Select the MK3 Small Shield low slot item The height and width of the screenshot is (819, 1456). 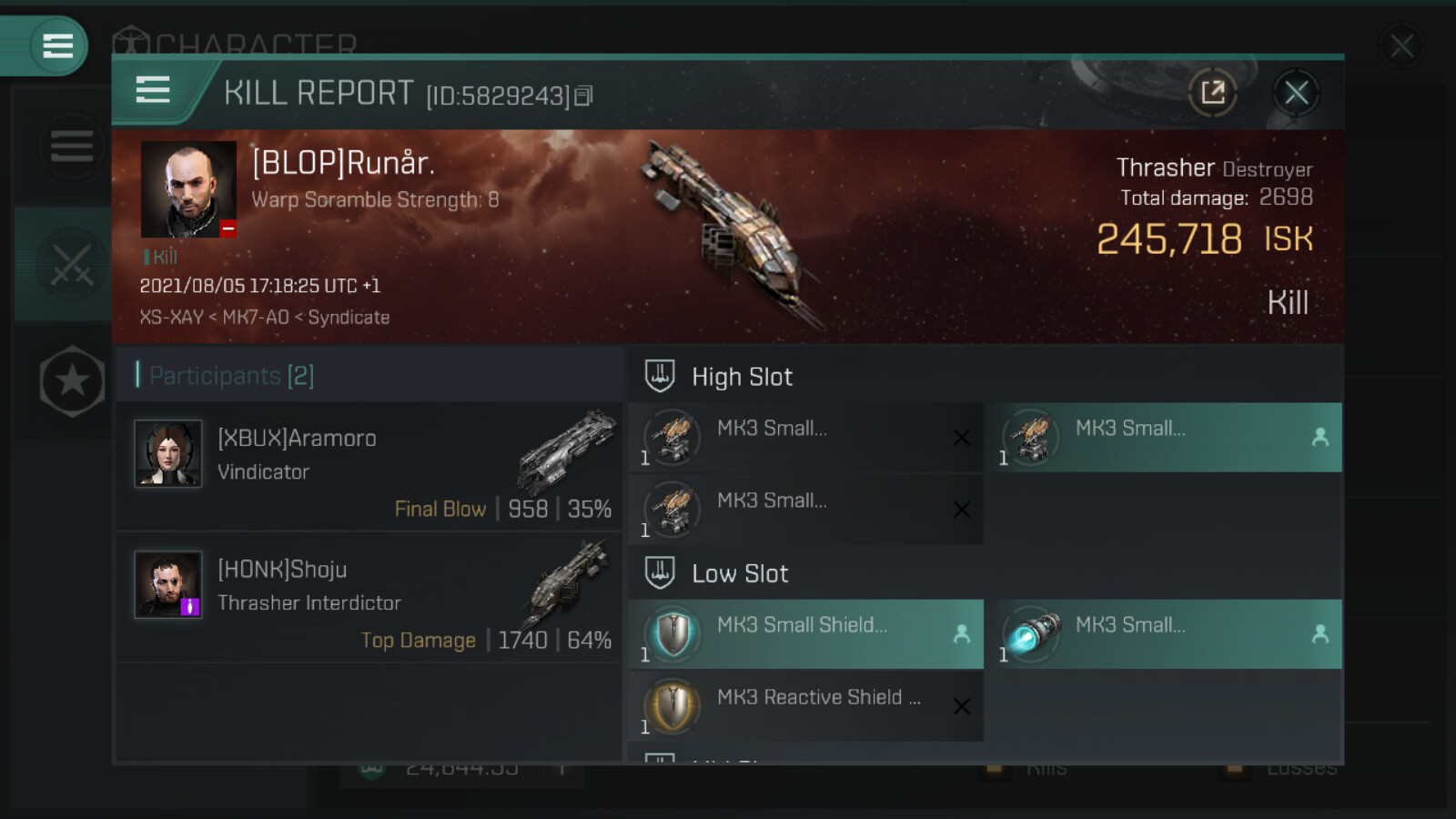(x=805, y=634)
